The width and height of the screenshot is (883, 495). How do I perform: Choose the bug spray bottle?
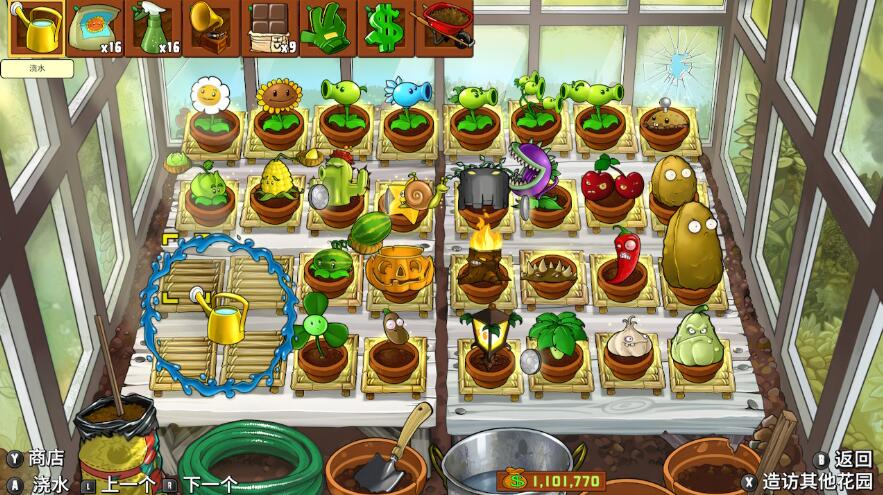pyautogui.click(x=154, y=29)
